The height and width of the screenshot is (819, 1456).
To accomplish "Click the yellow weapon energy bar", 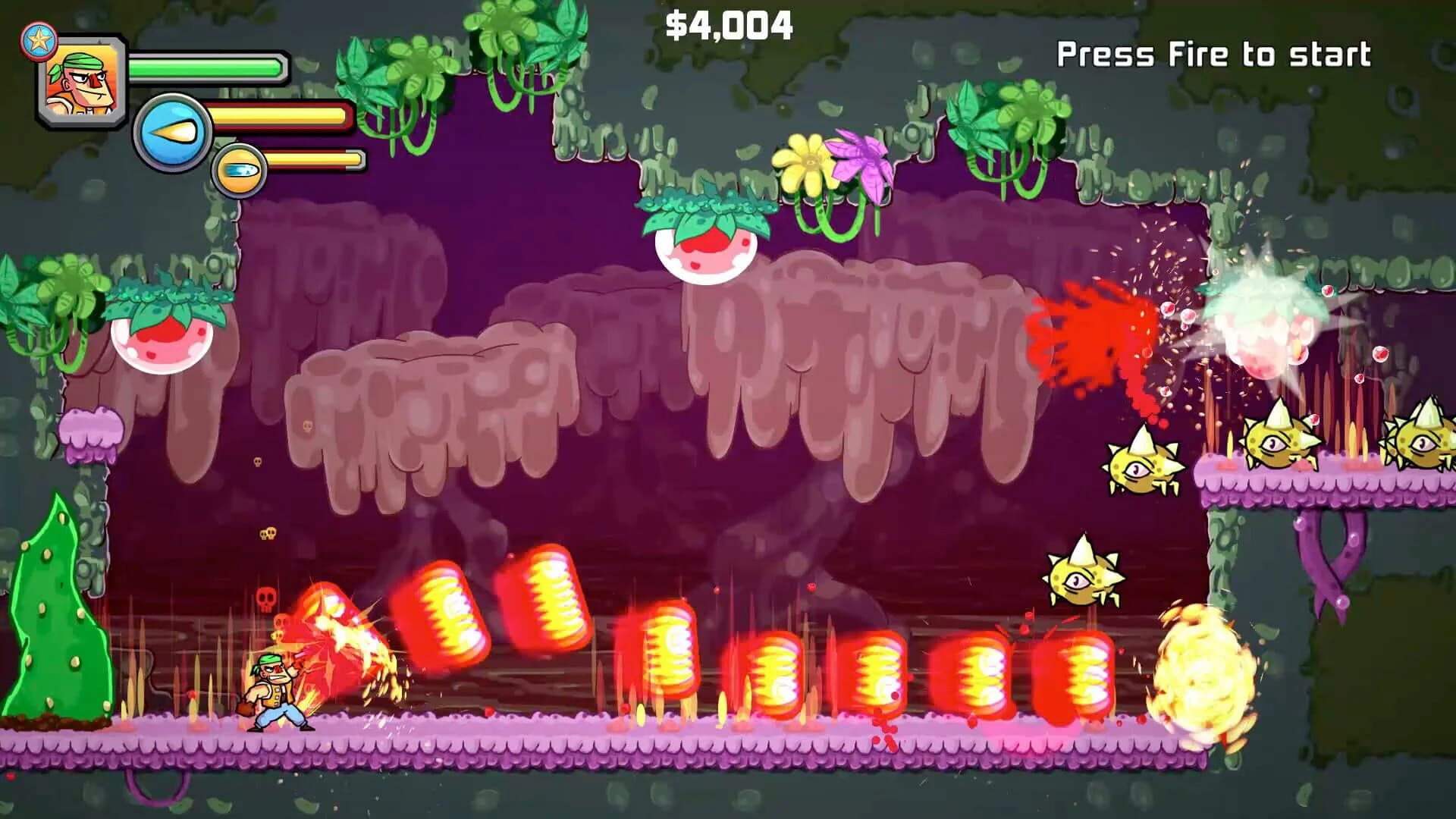I will point(281,118).
